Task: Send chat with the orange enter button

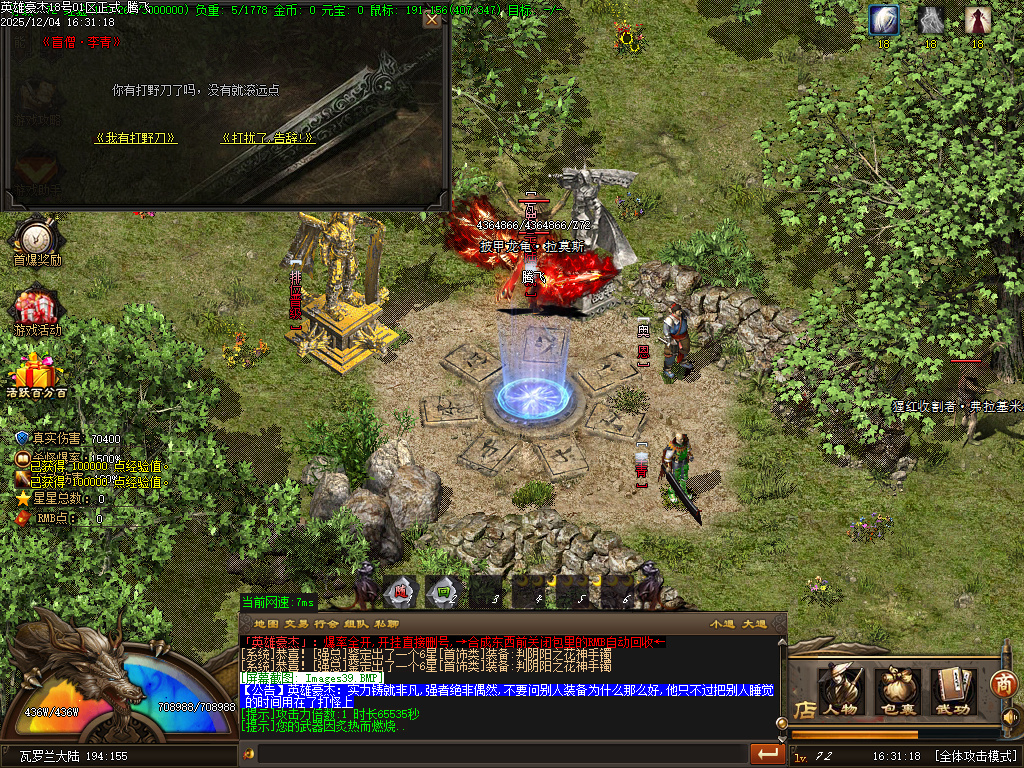Action: tap(767, 753)
